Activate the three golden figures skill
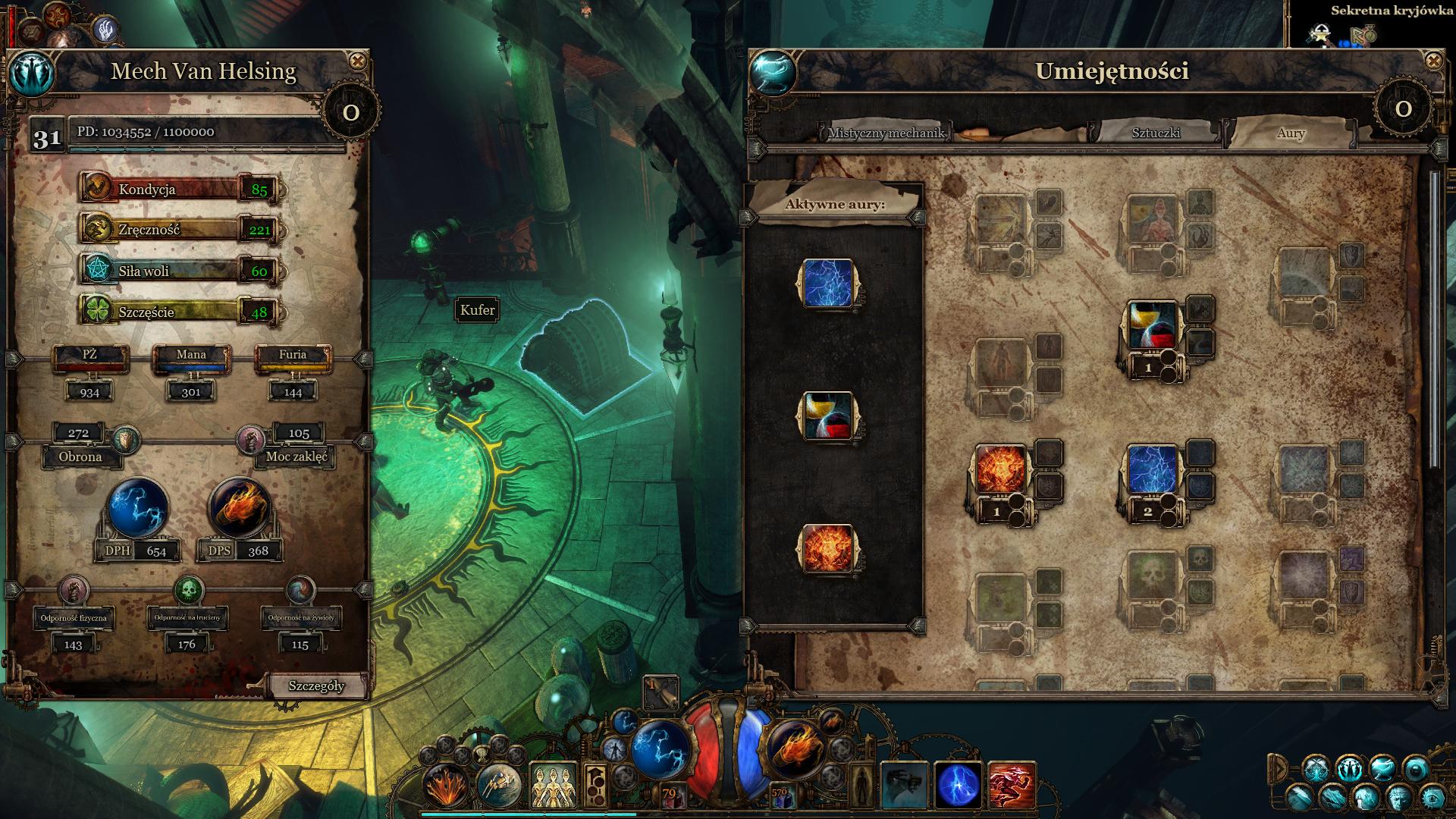The height and width of the screenshot is (819, 1456). (553, 786)
